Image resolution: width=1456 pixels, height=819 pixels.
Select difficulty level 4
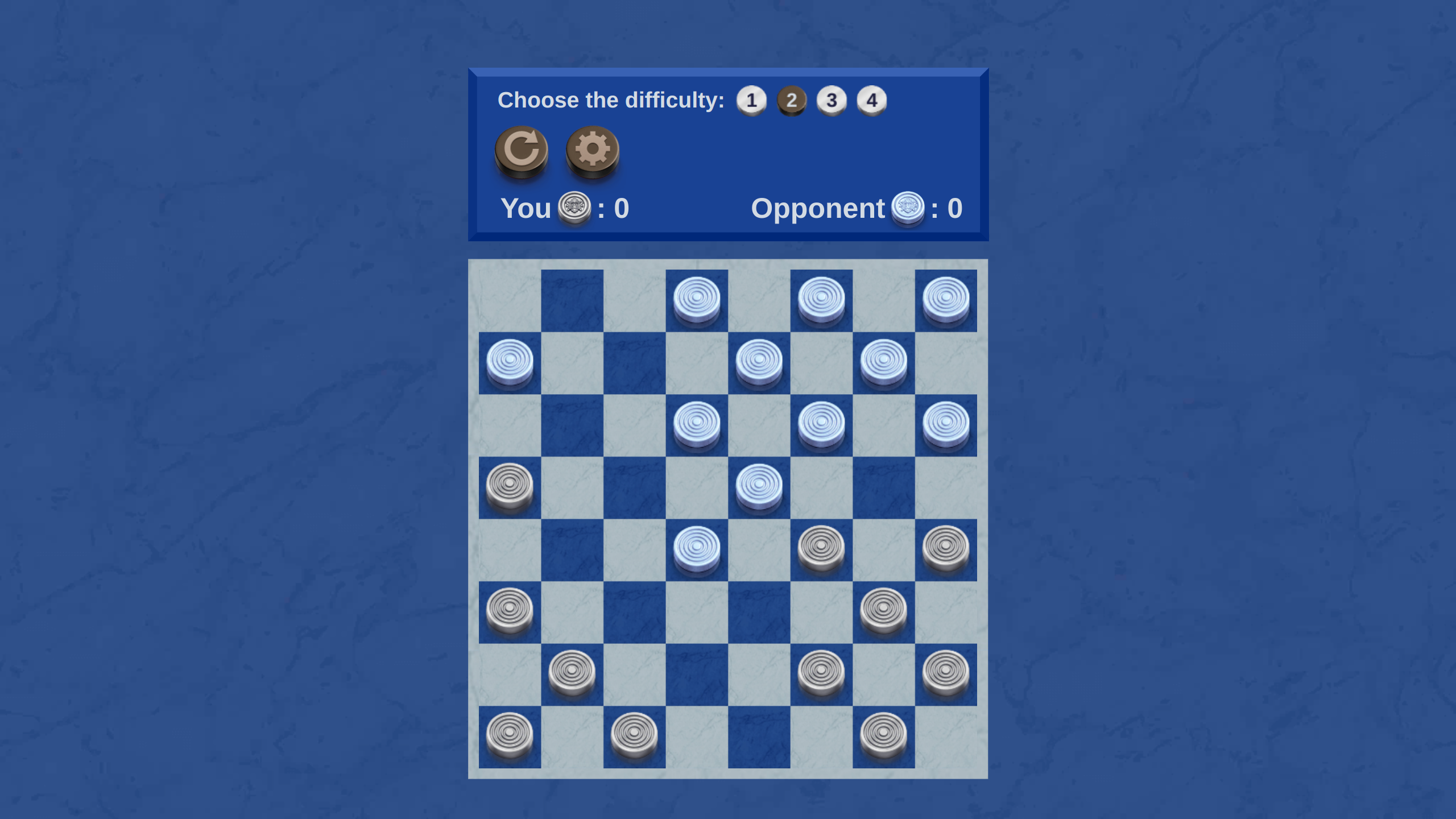(872, 100)
